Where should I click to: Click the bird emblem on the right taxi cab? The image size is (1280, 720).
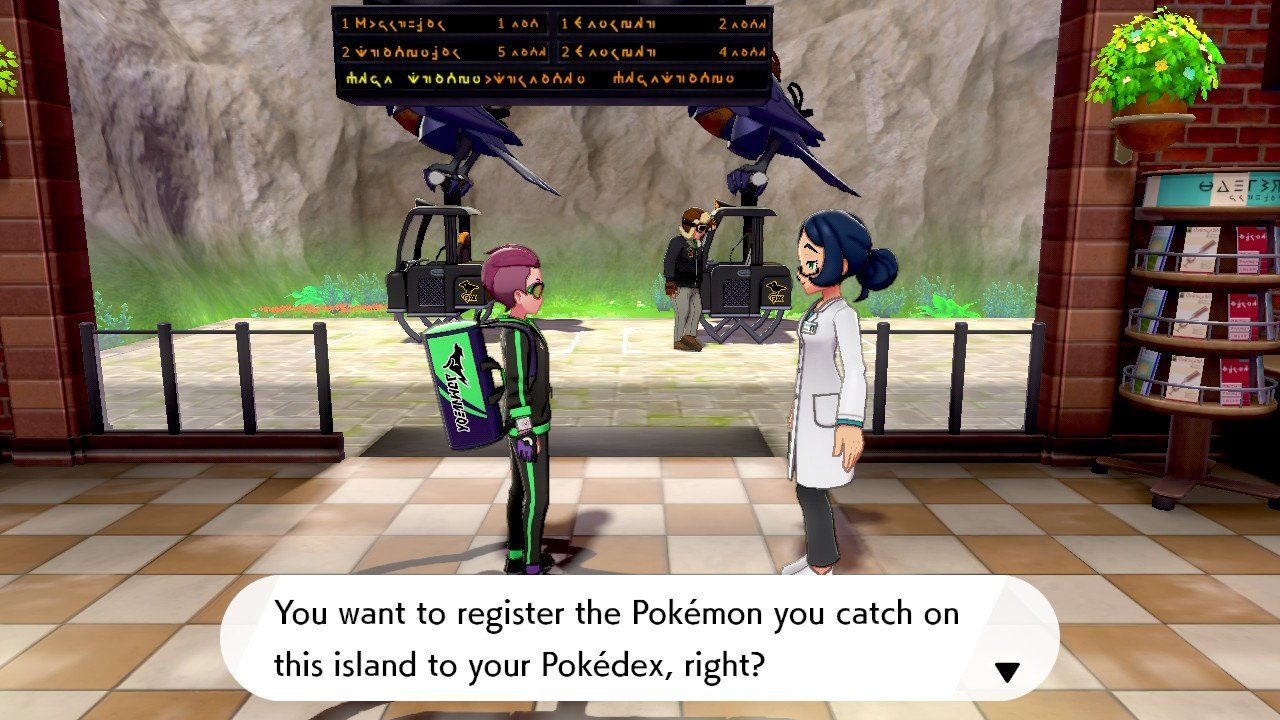tap(774, 288)
